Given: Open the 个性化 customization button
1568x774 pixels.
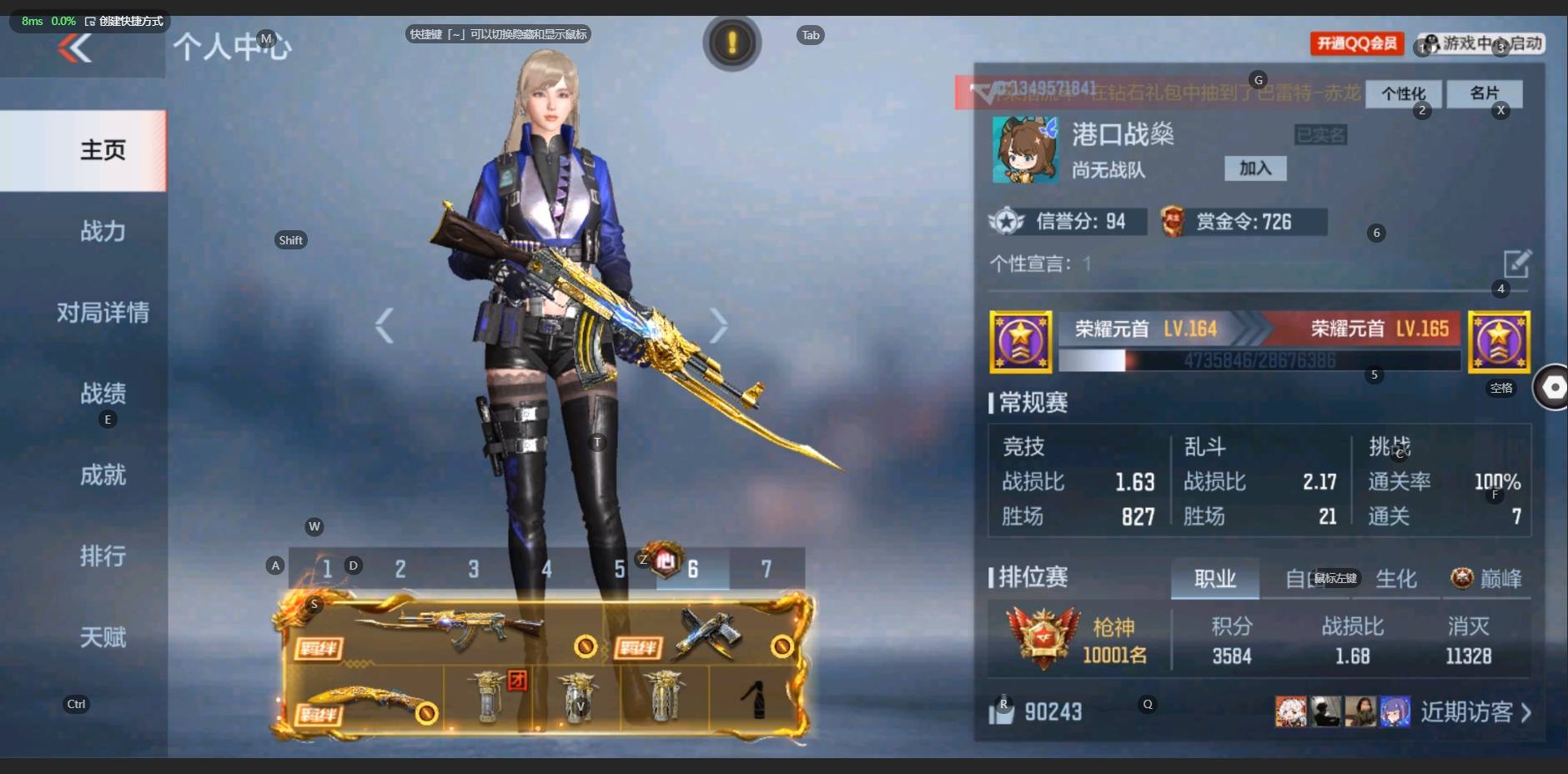Looking at the screenshot, I should (1403, 93).
